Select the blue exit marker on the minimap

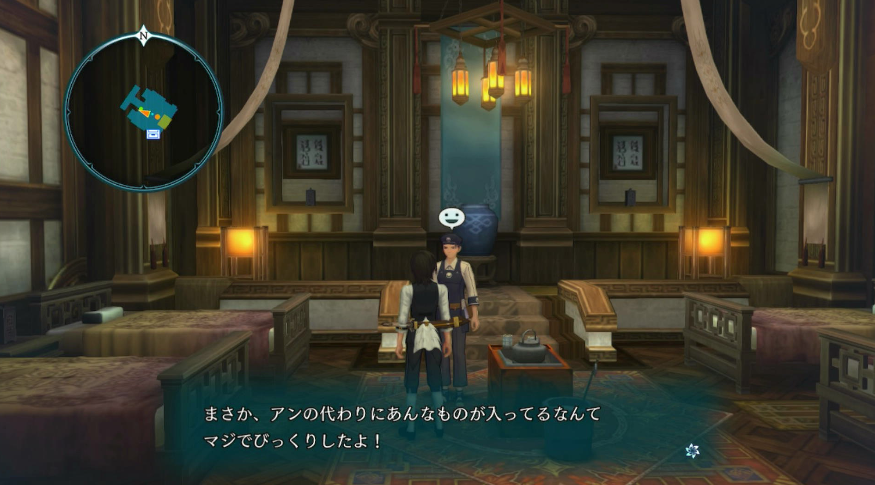click(x=153, y=133)
